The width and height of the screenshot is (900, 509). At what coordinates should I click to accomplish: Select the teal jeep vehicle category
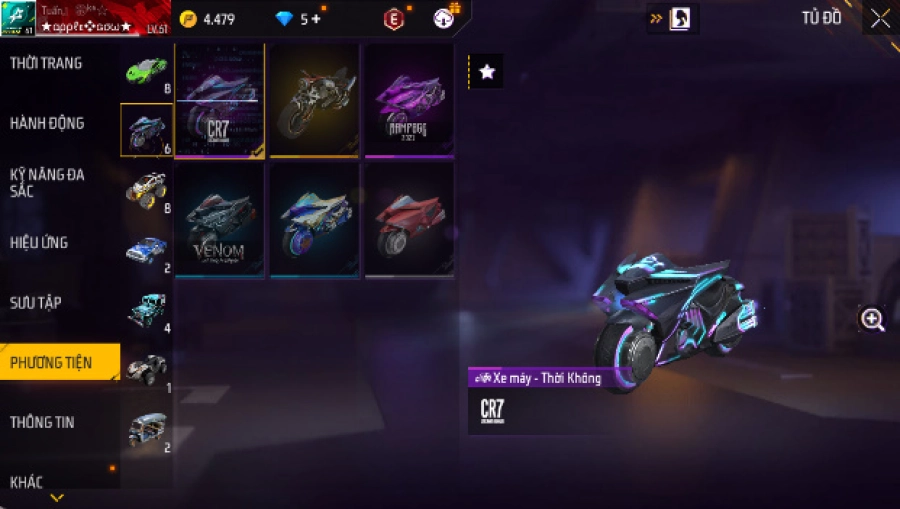coord(146,310)
